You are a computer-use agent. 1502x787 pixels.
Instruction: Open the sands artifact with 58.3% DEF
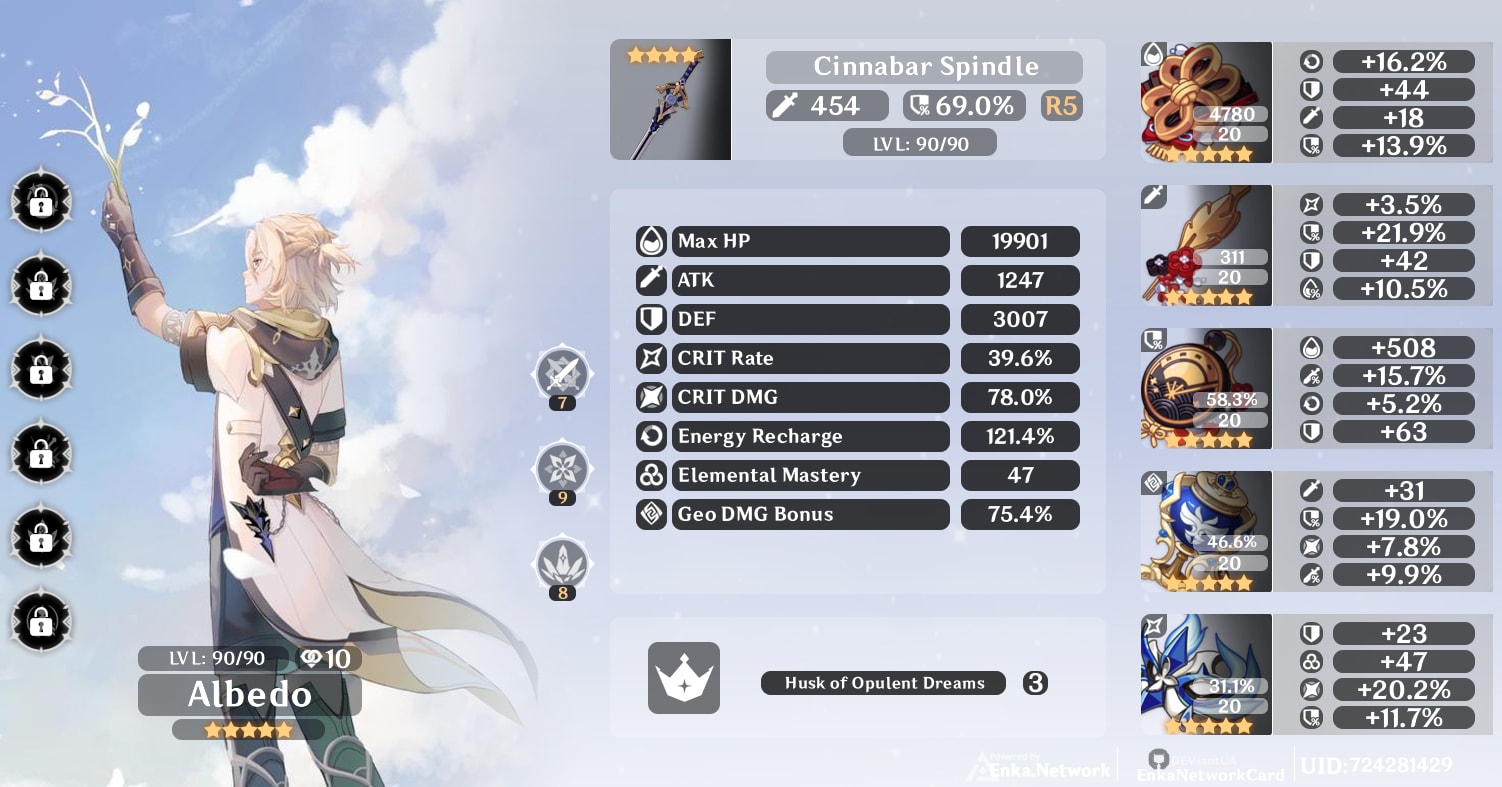click(x=1205, y=388)
